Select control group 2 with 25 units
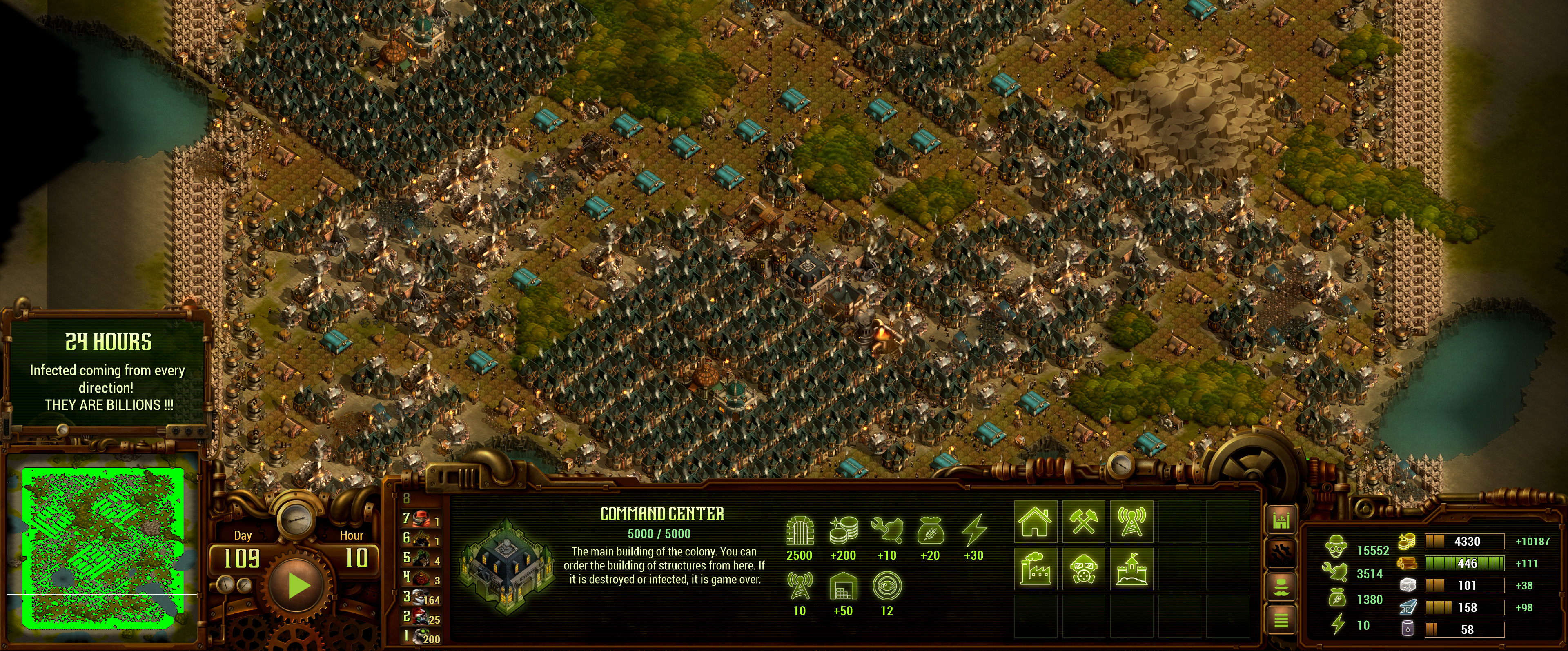The width and height of the screenshot is (1568, 651). click(421, 618)
